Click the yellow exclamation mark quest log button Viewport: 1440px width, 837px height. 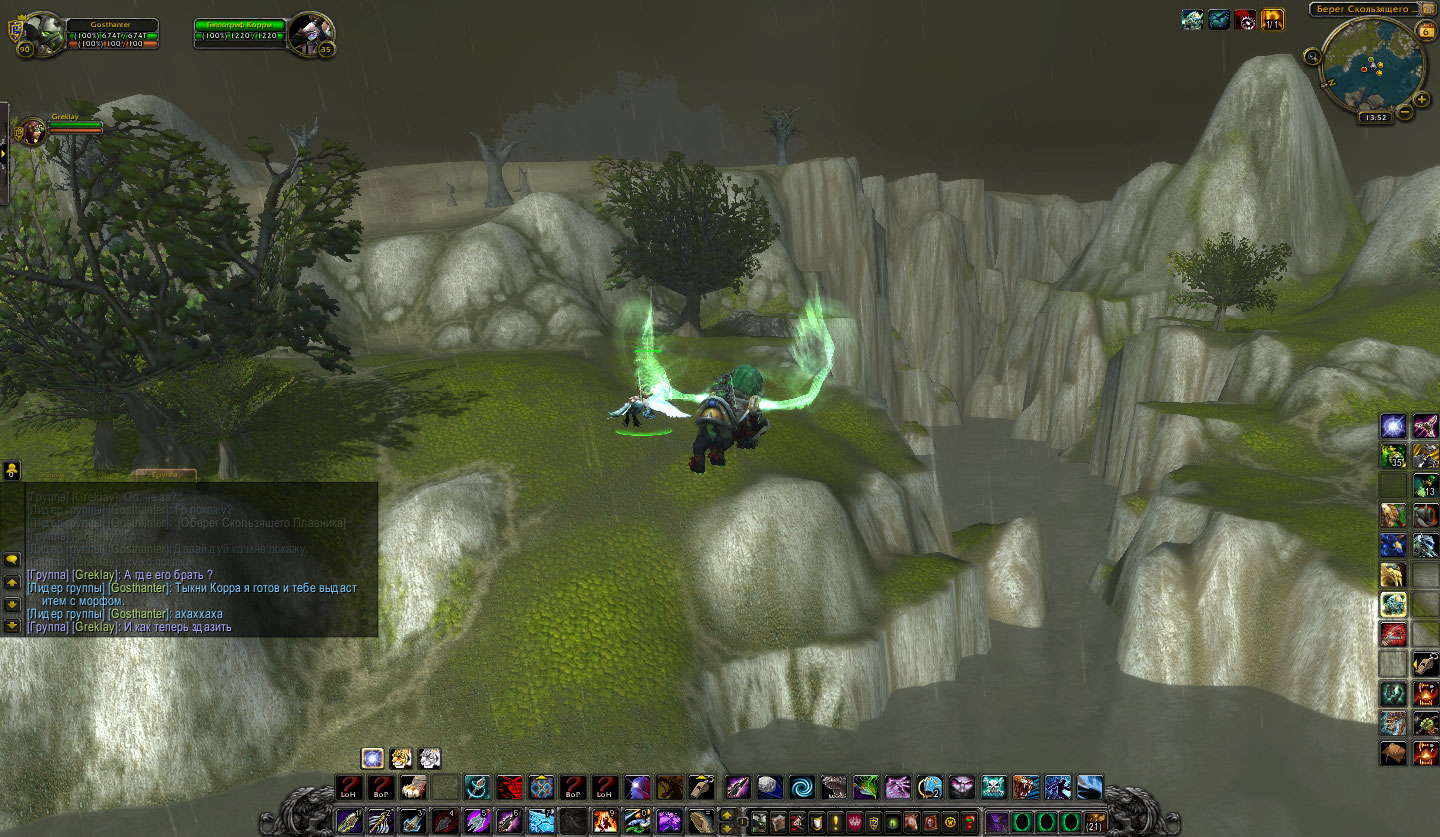[834, 823]
